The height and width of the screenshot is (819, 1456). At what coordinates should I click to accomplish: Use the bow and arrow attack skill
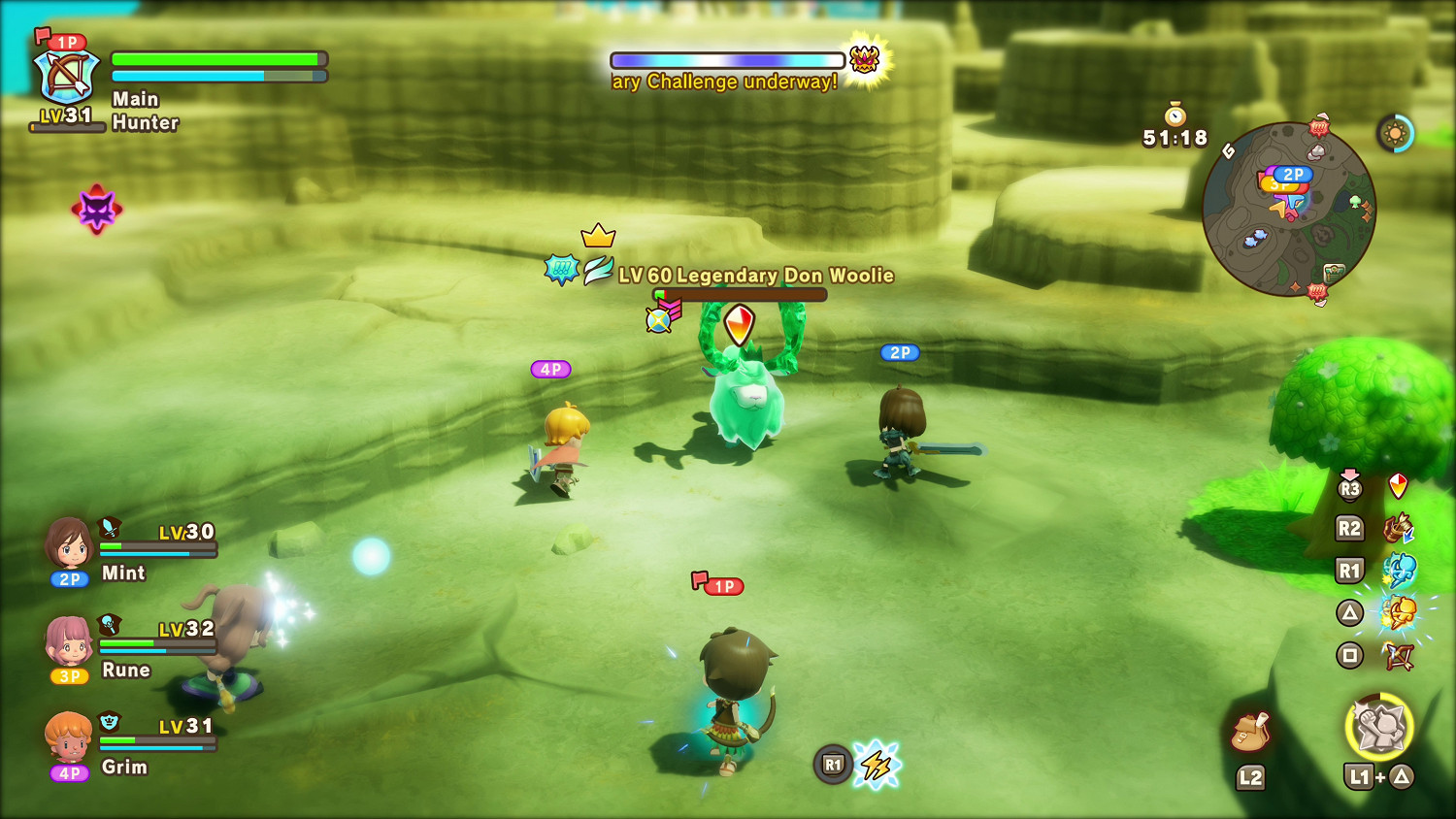1399,657
